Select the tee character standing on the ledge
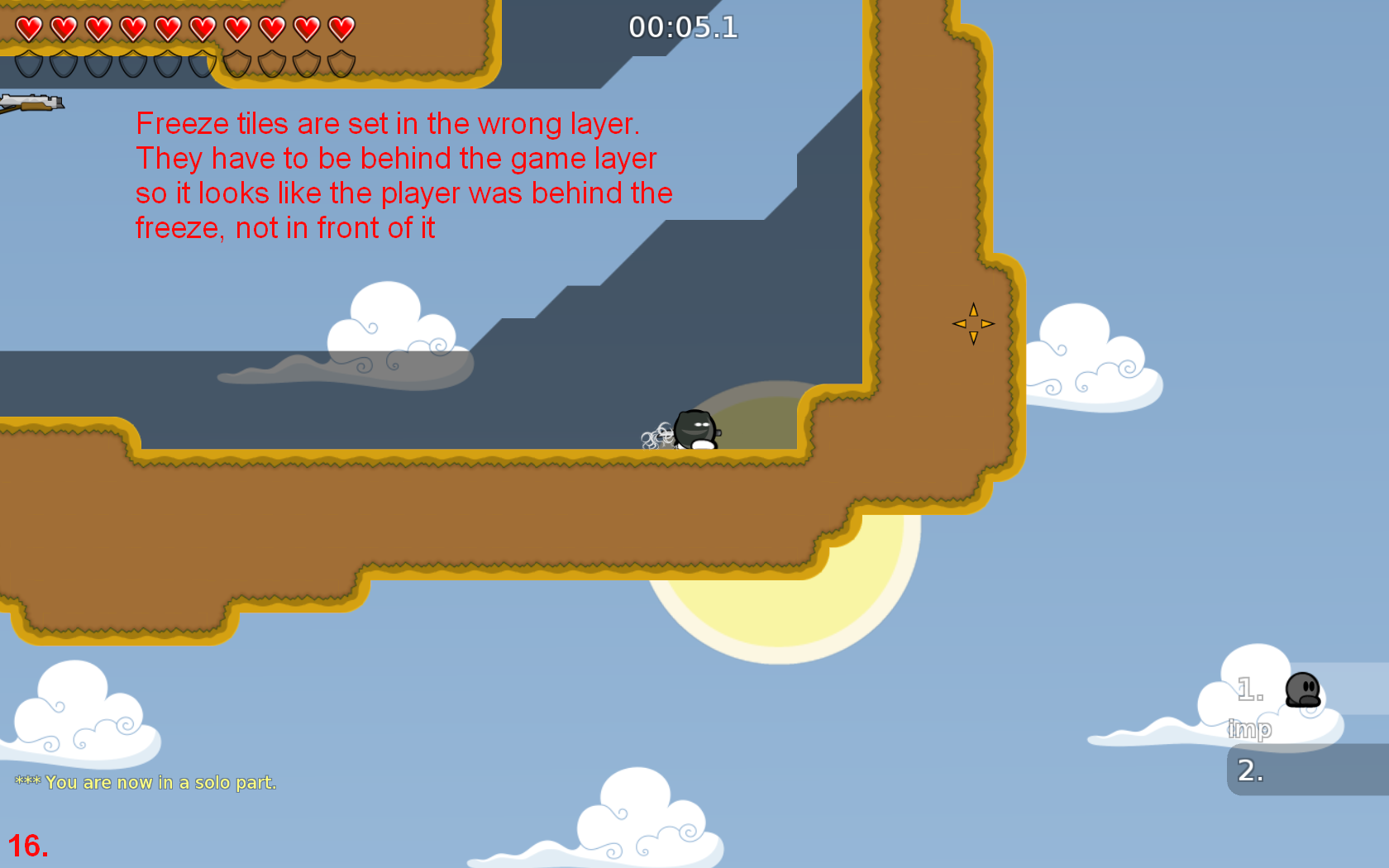The height and width of the screenshot is (868, 1389). pyautogui.click(x=694, y=428)
